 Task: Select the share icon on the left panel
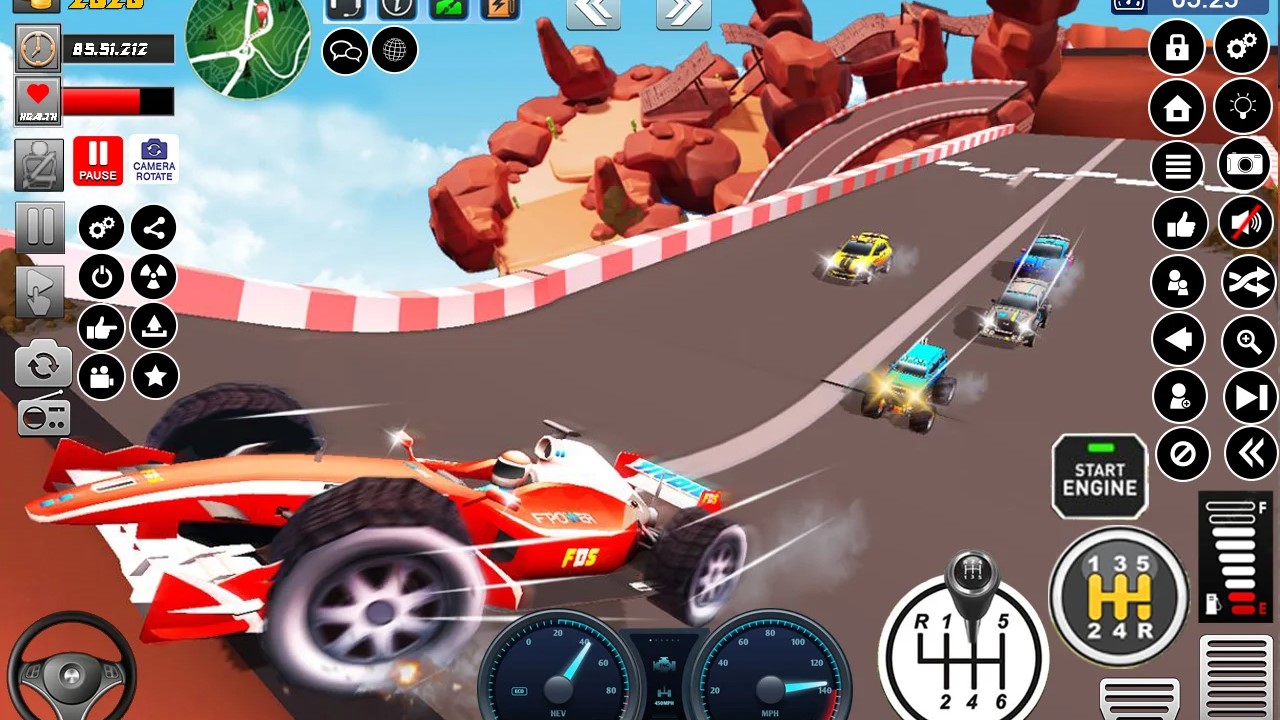[154, 227]
